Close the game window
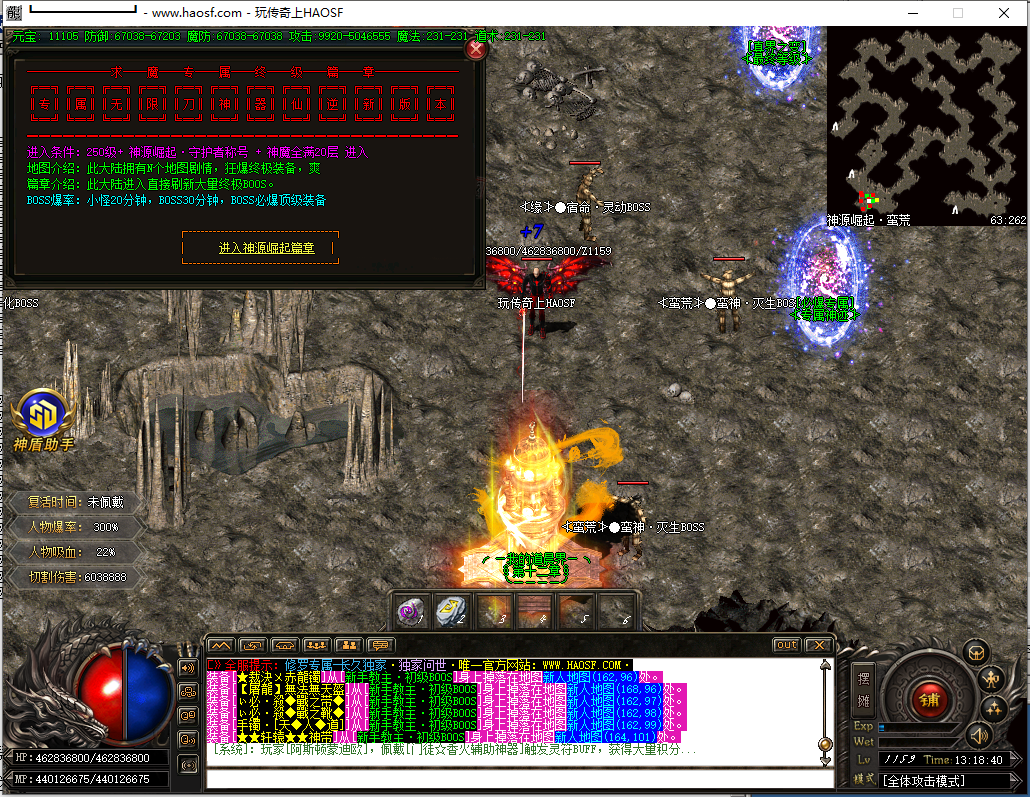Screen dimensions: 1030x797 (x=1004, y=13)
